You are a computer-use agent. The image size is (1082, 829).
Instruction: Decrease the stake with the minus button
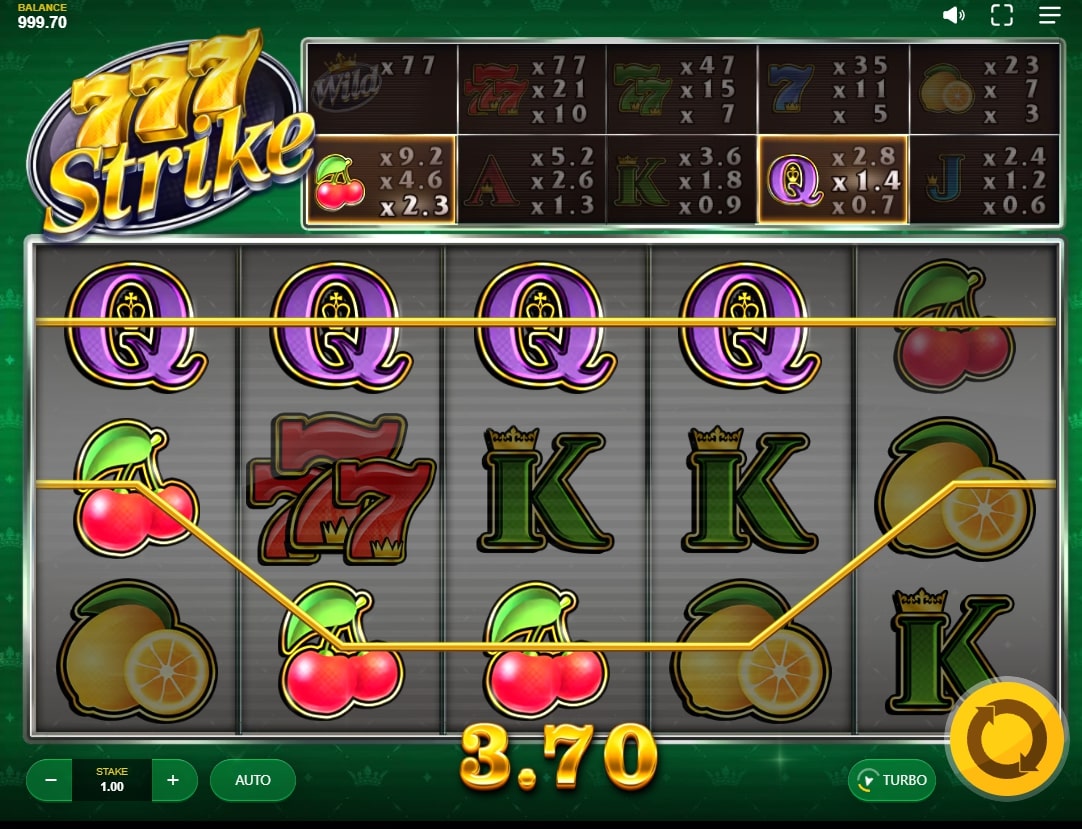pos(51,780)
